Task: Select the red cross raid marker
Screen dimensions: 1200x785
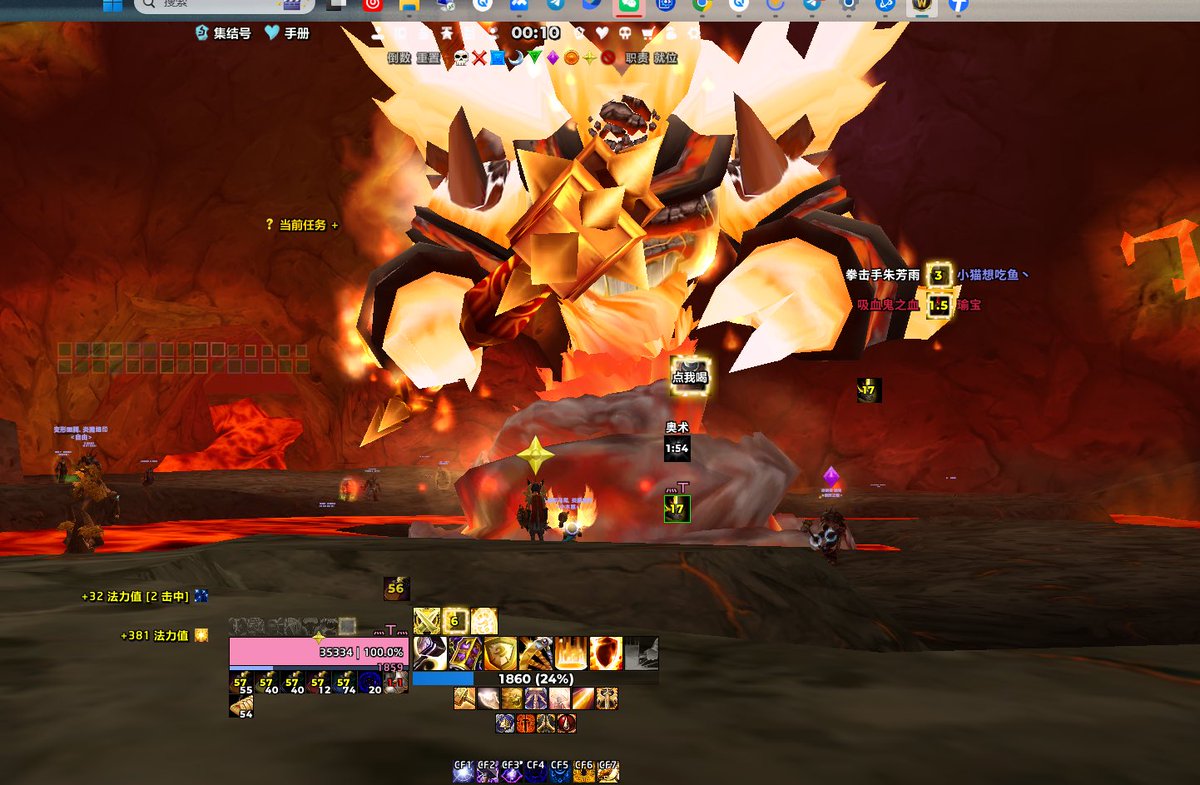Action: pos(479,58)
